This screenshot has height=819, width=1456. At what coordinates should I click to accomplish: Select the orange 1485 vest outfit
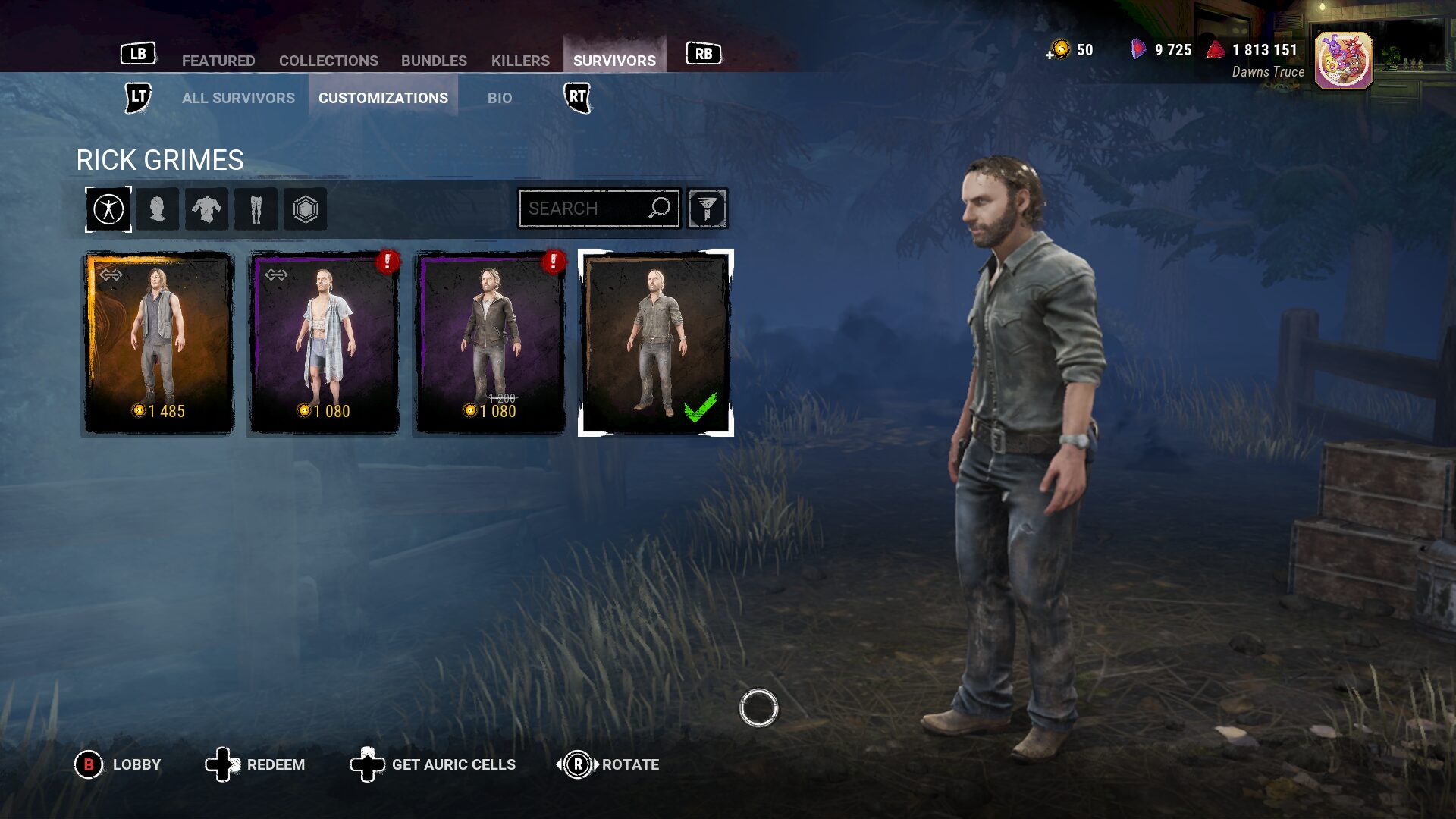point(158,343)
